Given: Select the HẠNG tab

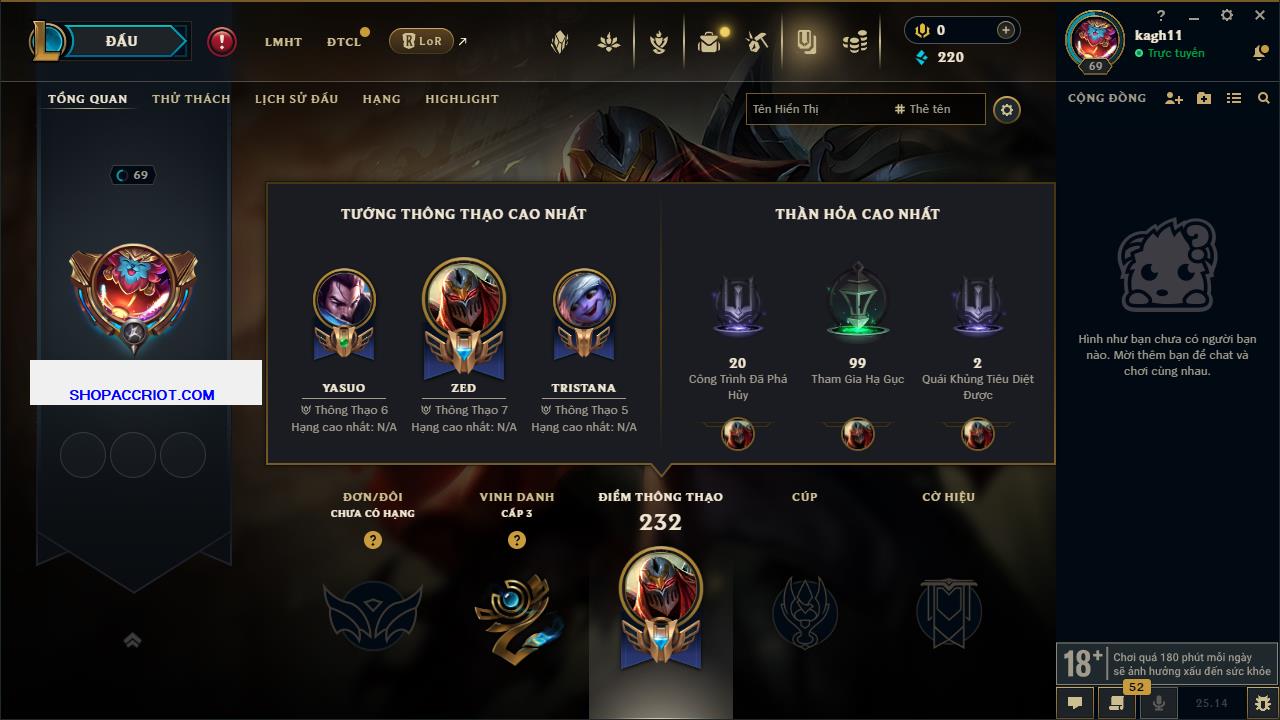Looking at the screenshot, I should click(x=381, y=99).
